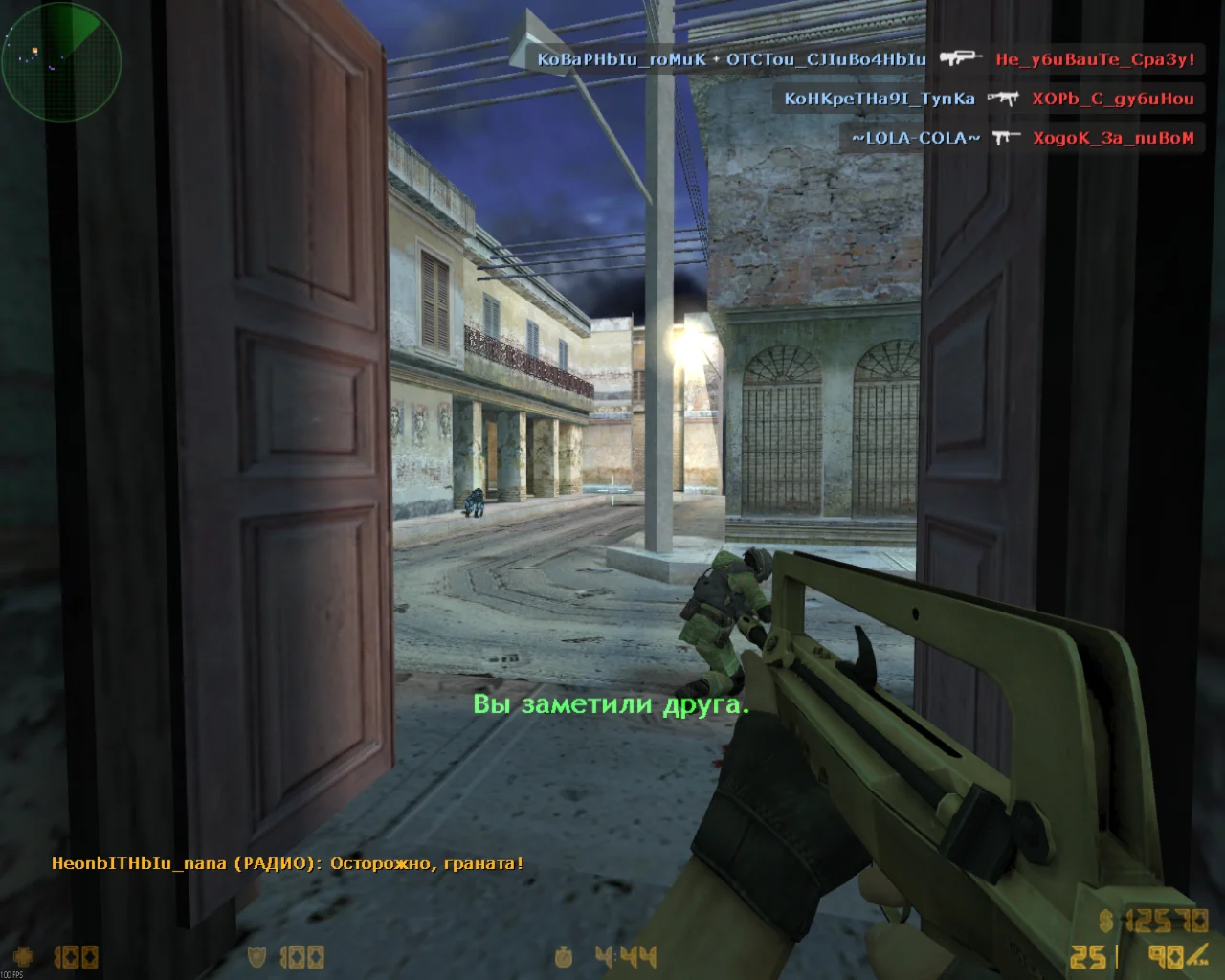The height and width of the screenshot is (980, 1225).
Task: Click the circular green radar
Action: 61,61
